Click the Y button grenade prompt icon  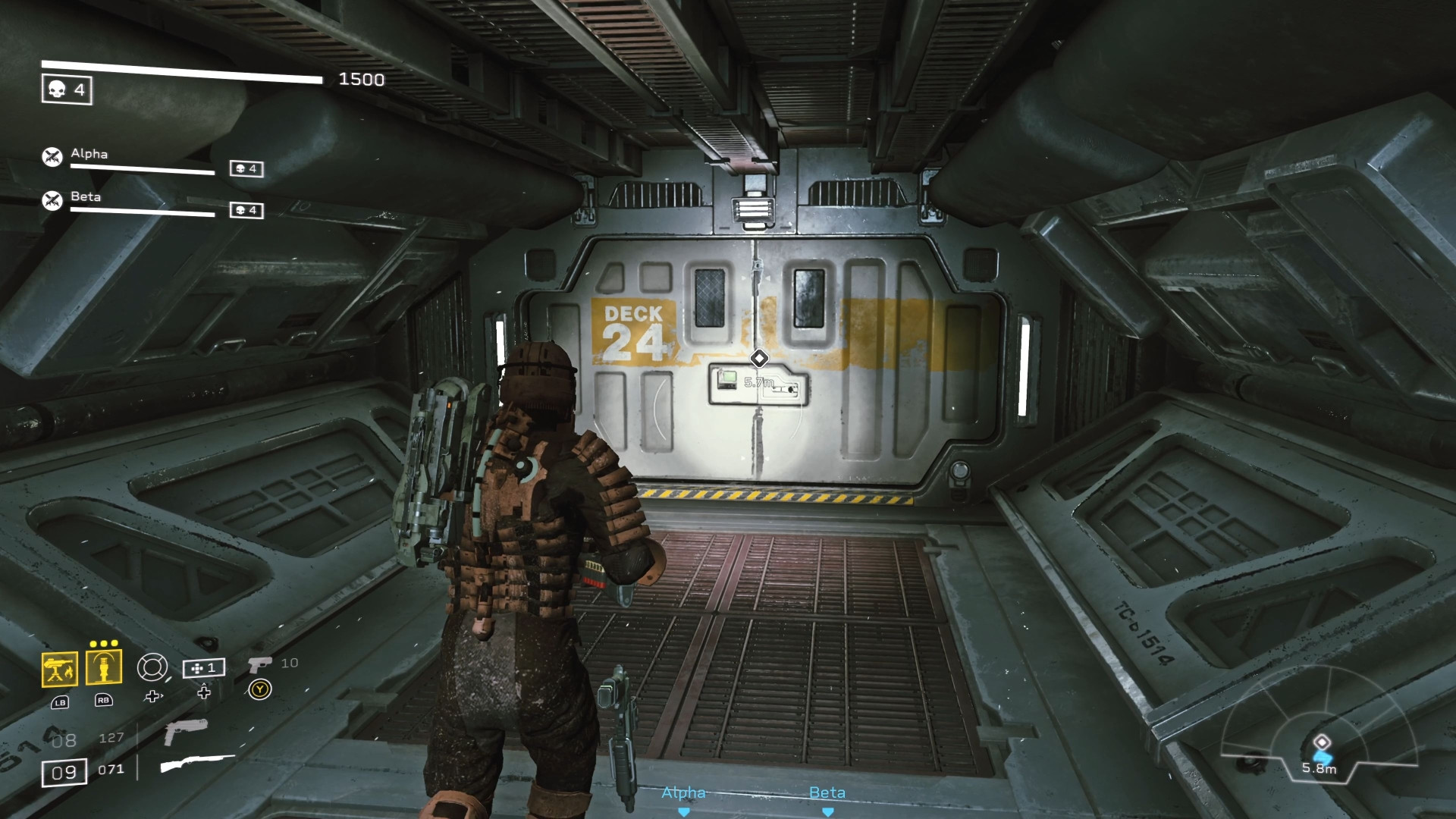tap(260, 689)
